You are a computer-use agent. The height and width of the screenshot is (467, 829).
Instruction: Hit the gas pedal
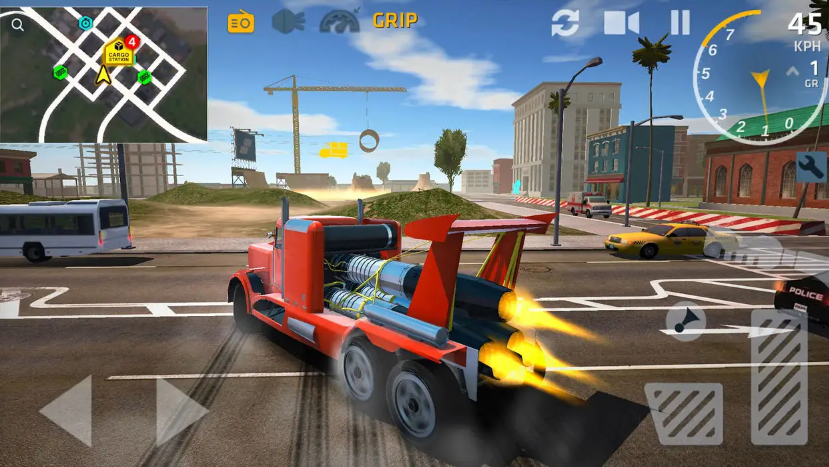coord(778,375)
